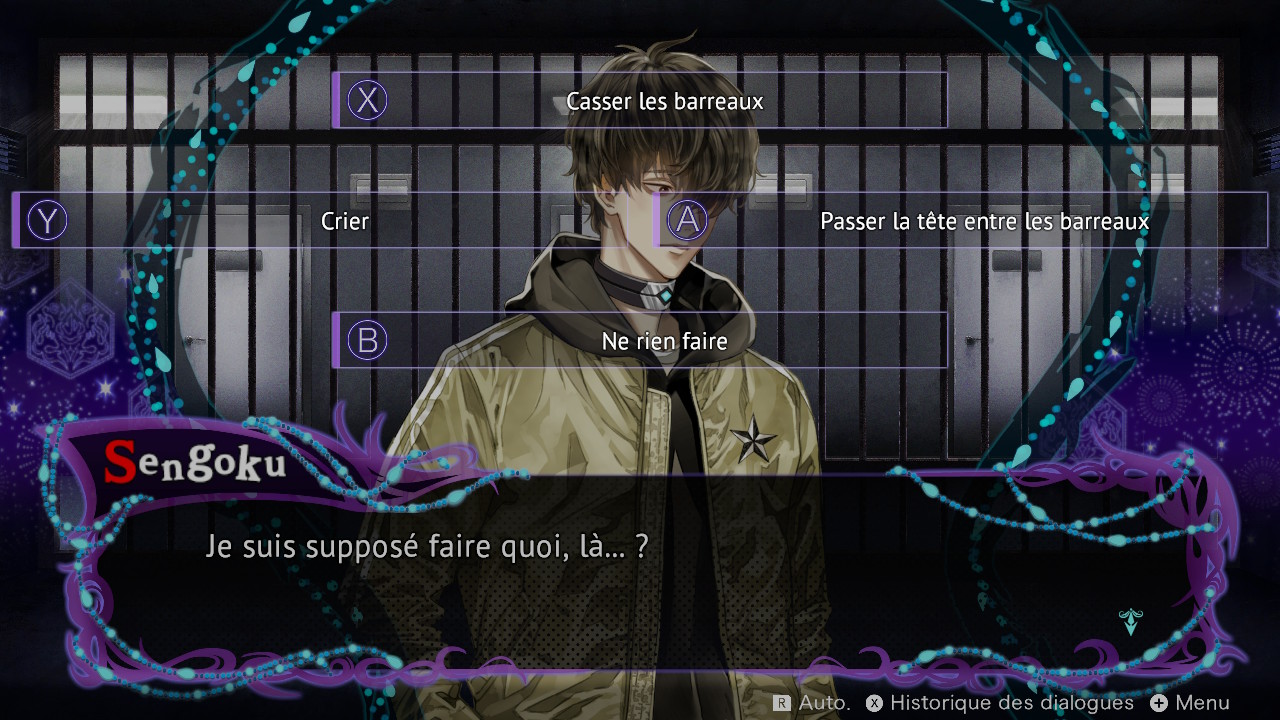Open the Menu
Image resolution: width=1280 pixels, height=720 pixels.
[x=1190, y=703]
